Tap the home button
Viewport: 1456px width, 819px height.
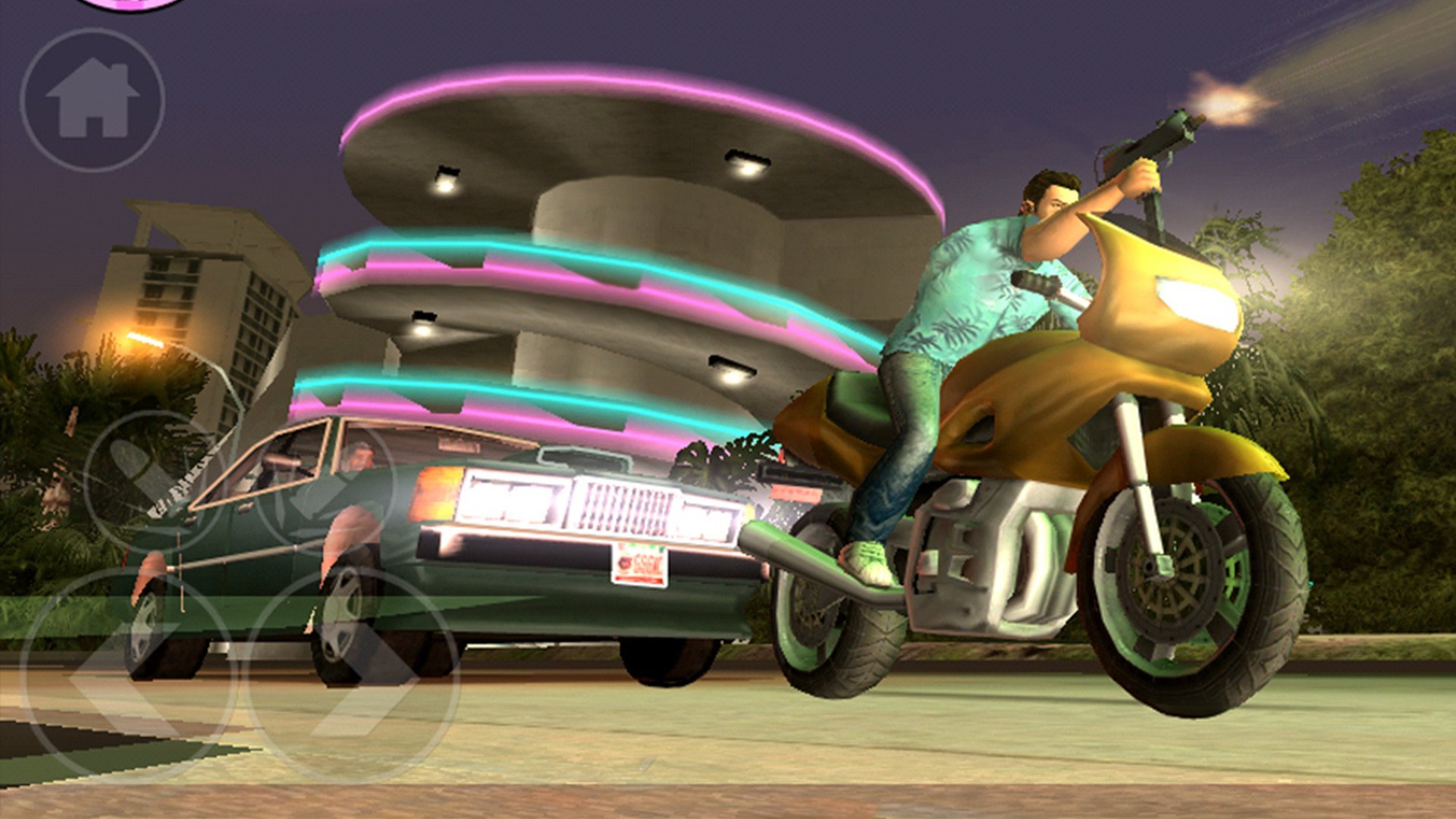click(x=92, y=99)
